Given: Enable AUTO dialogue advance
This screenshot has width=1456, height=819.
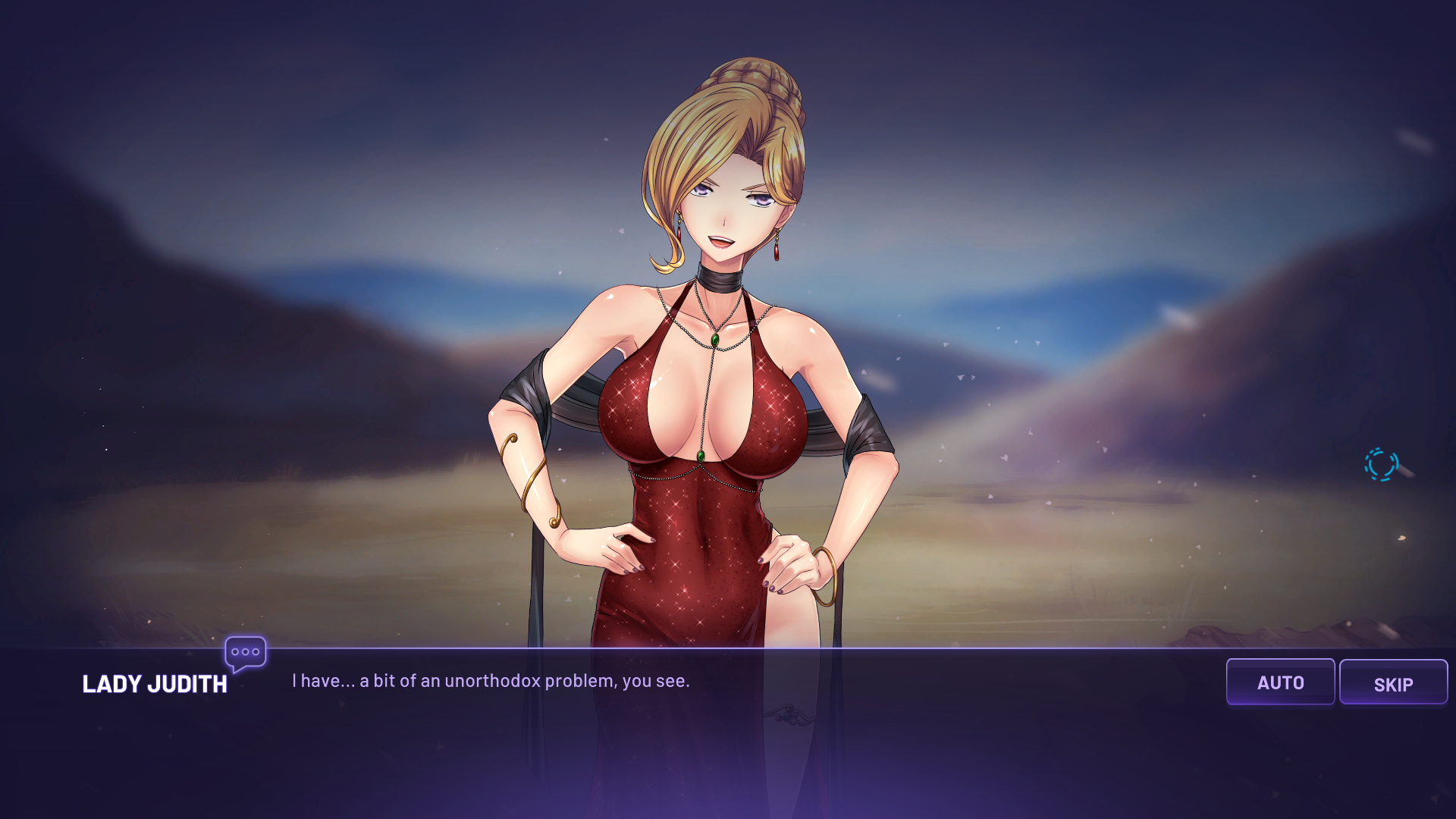Looking at the screenshot, I should [x=1280, y=682].
